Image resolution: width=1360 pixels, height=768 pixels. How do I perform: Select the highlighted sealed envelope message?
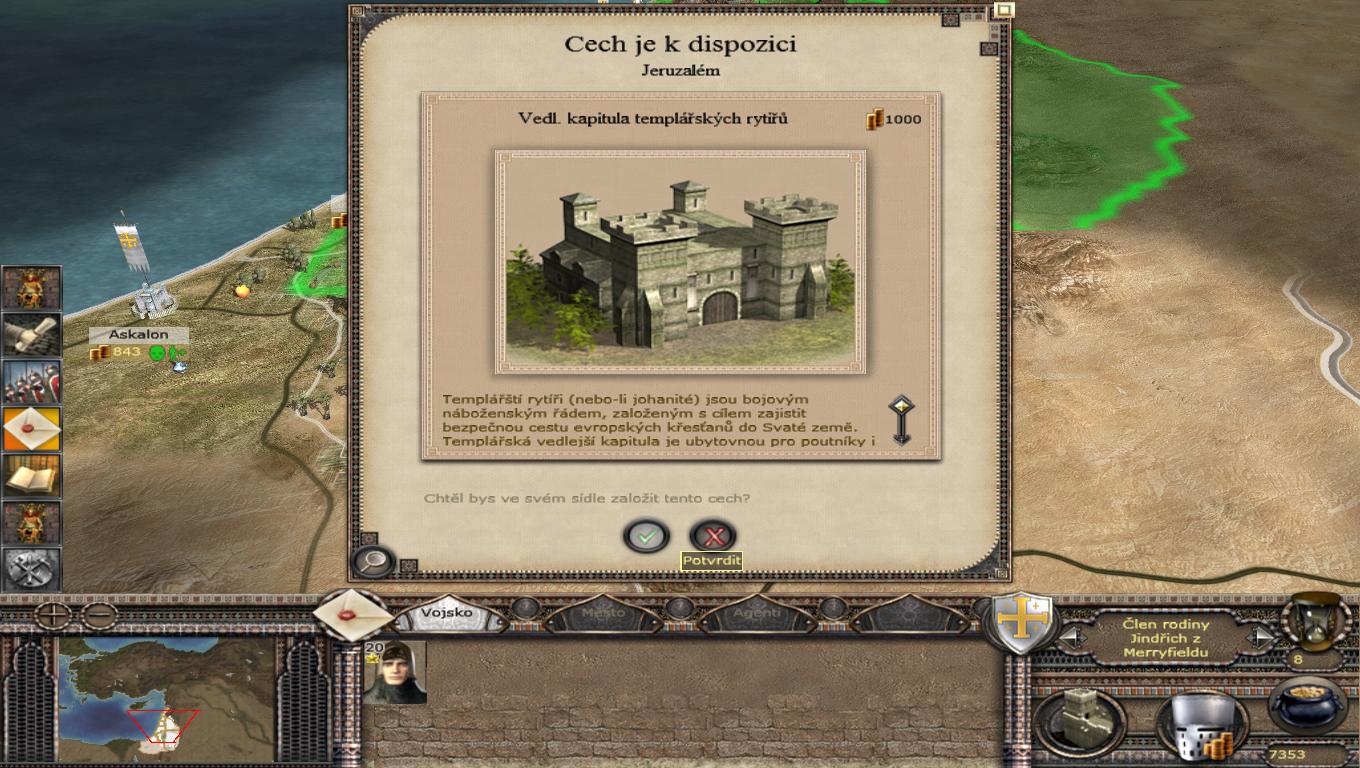coord(32,429)
